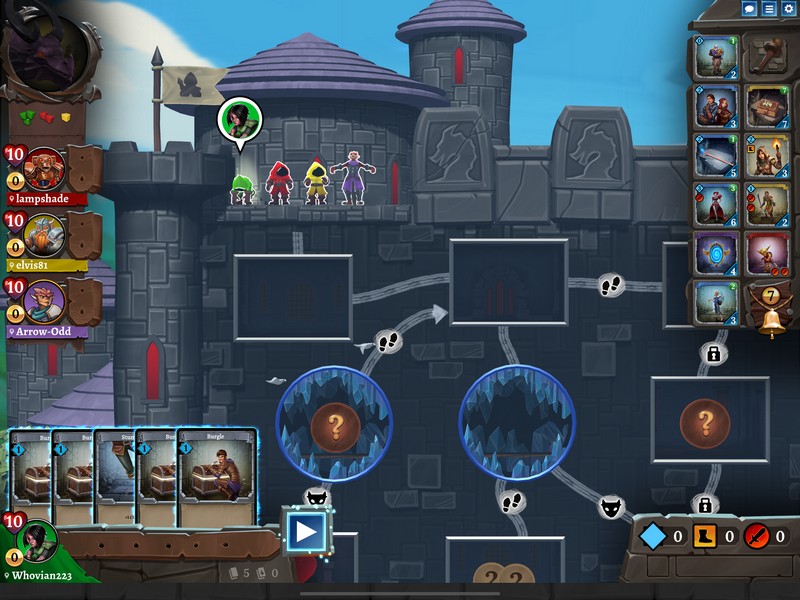
Task: Choose the left blue crystal cave room
Action: click(334, 425)
